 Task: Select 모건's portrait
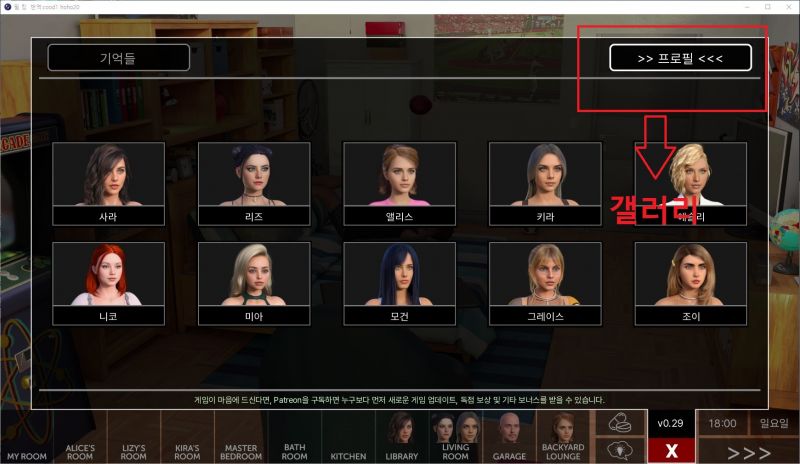399,283
